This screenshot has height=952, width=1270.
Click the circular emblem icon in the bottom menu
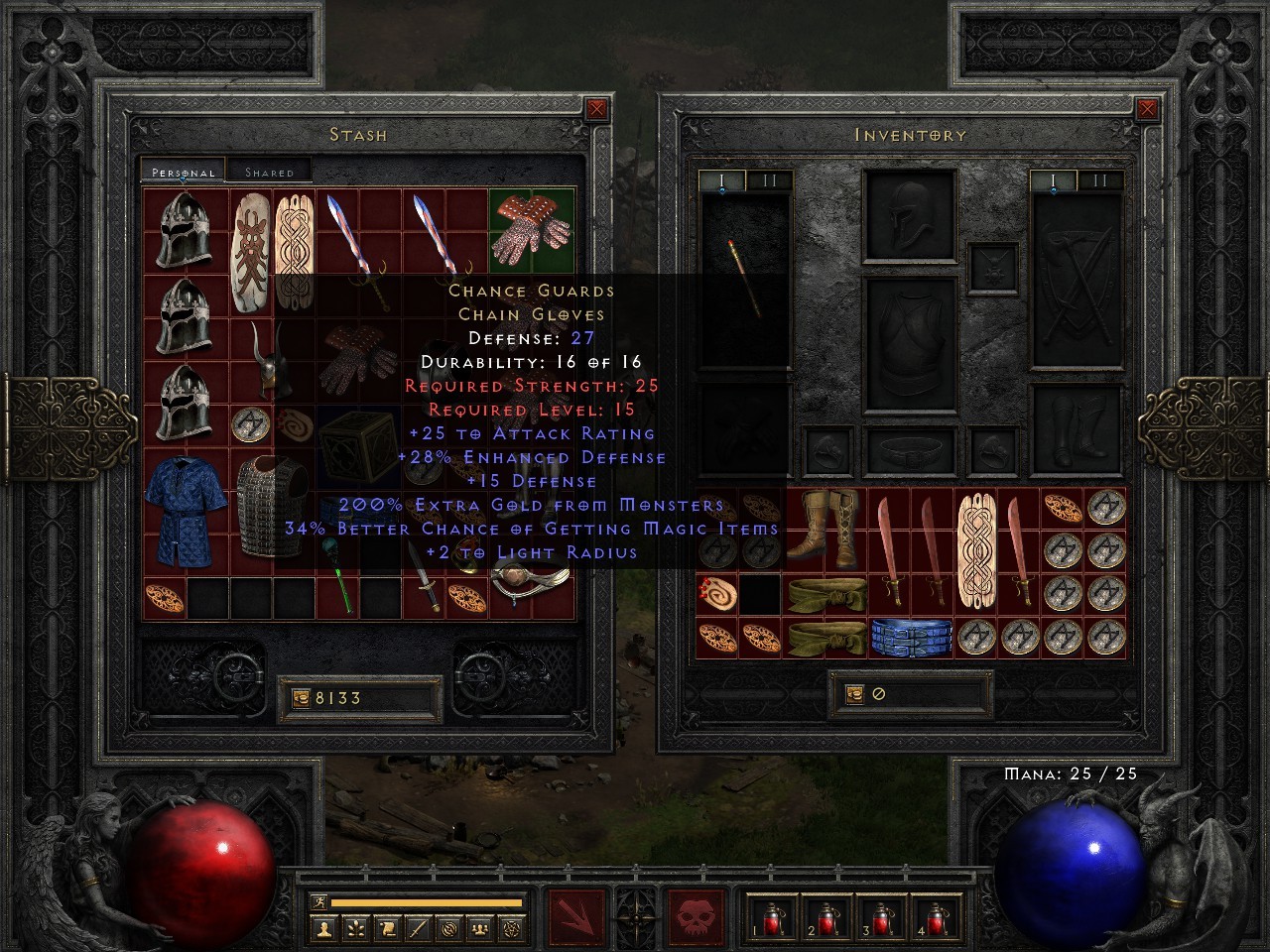(448, 927)
